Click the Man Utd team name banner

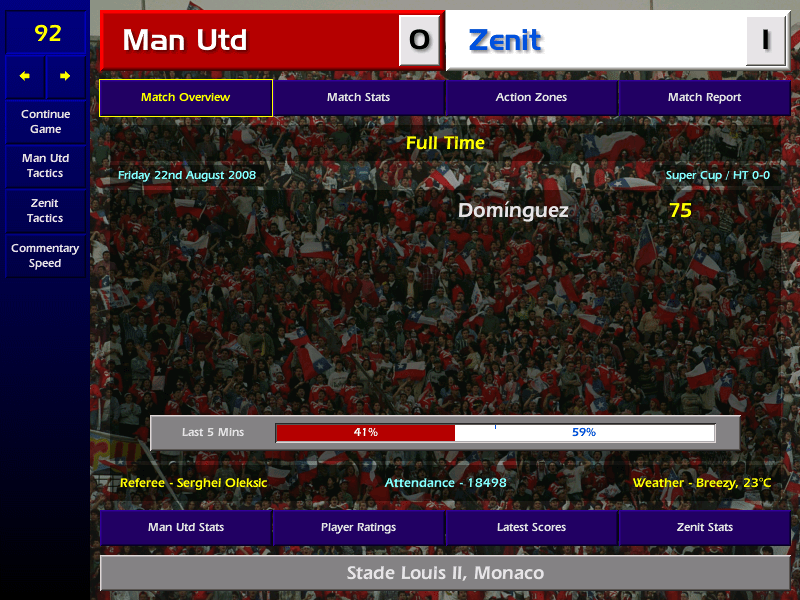pos(250,40)
